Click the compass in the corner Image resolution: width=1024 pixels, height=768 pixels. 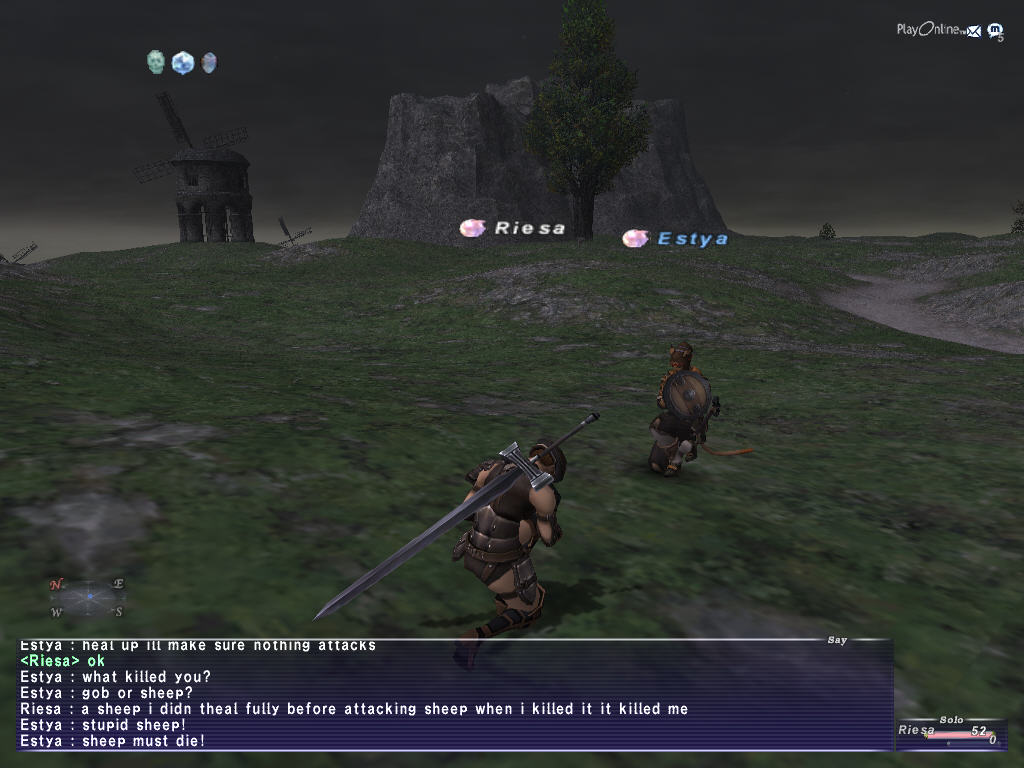88,597
